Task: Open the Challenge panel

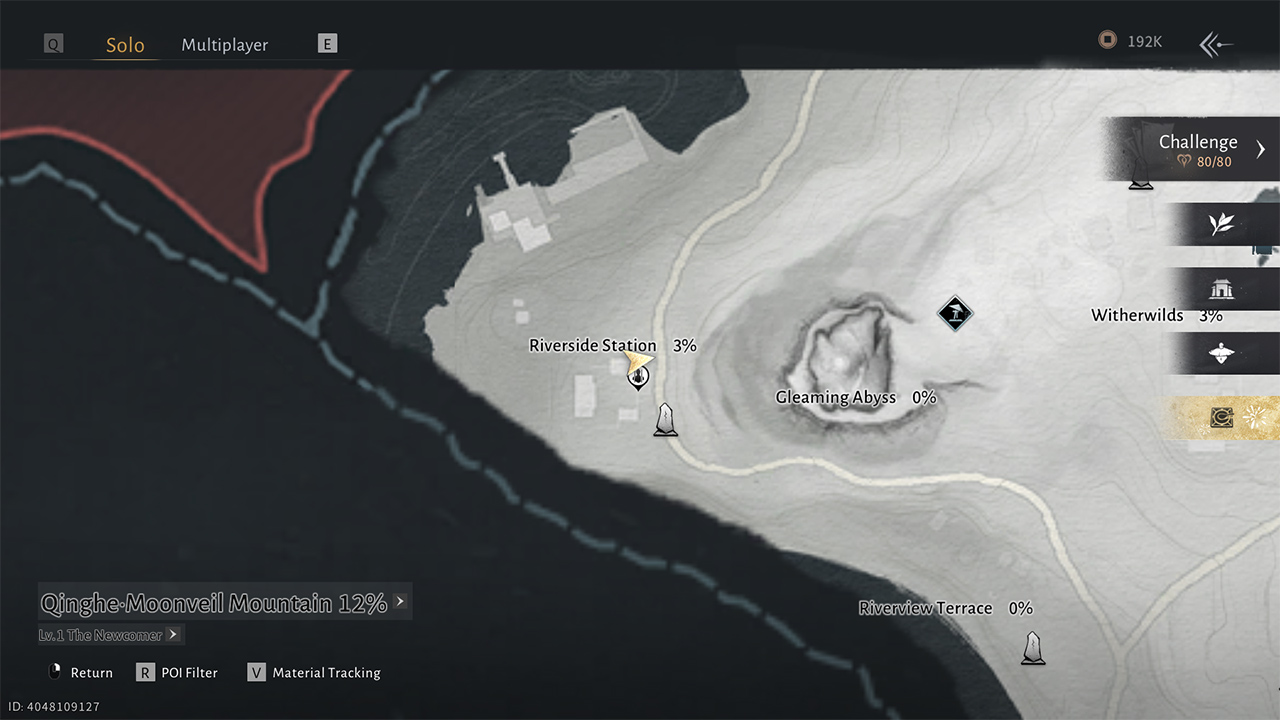Action: tap(1198, 149)
